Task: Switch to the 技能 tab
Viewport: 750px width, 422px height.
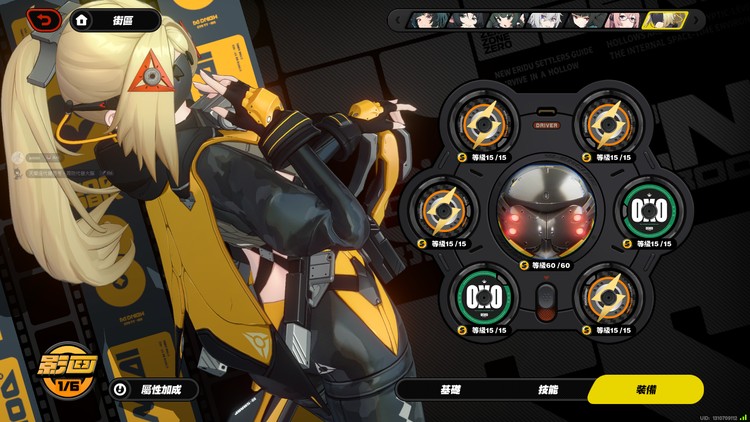Action: click(x=547, y=389)
